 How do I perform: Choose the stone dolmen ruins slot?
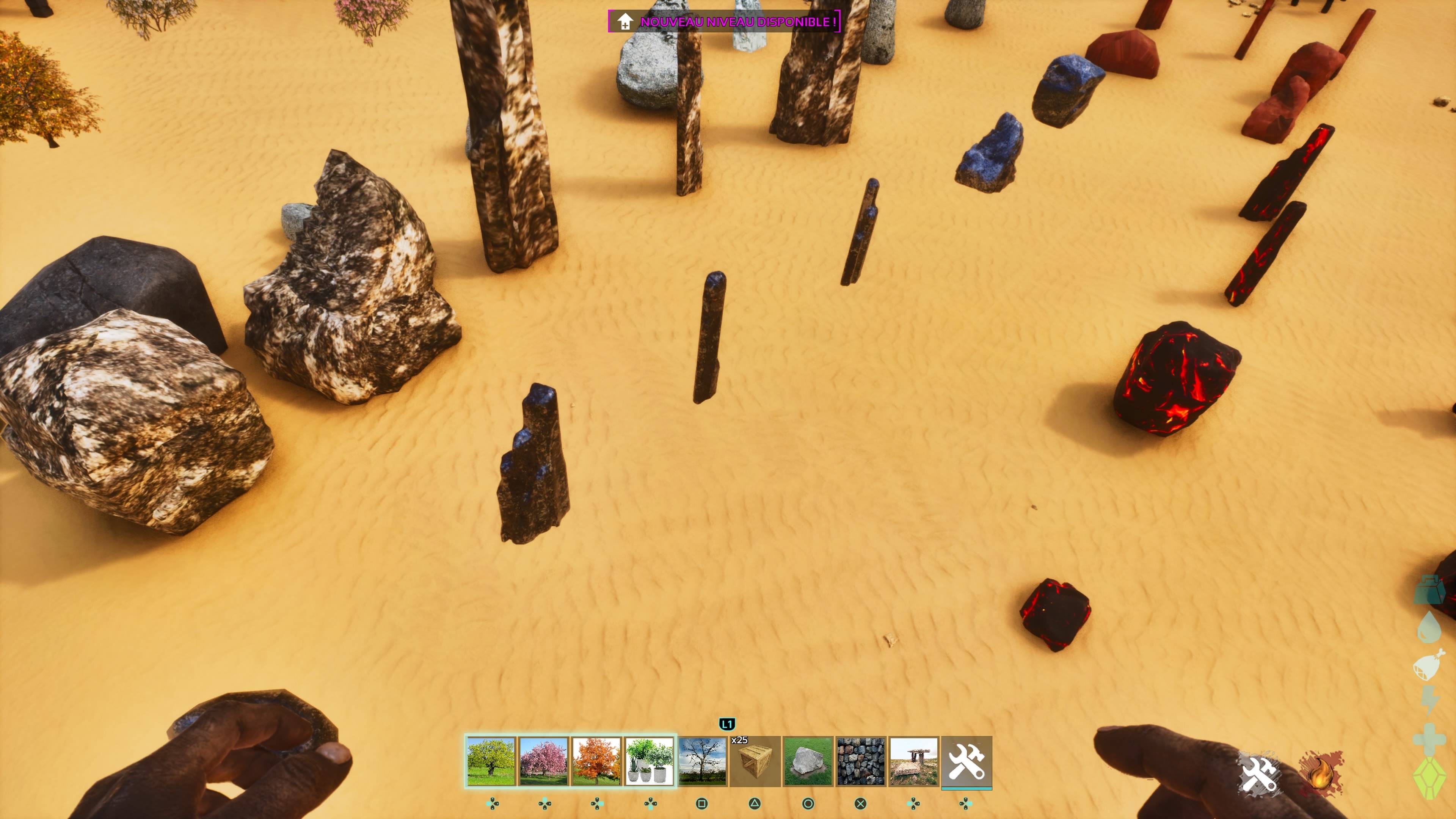point(913,761)
